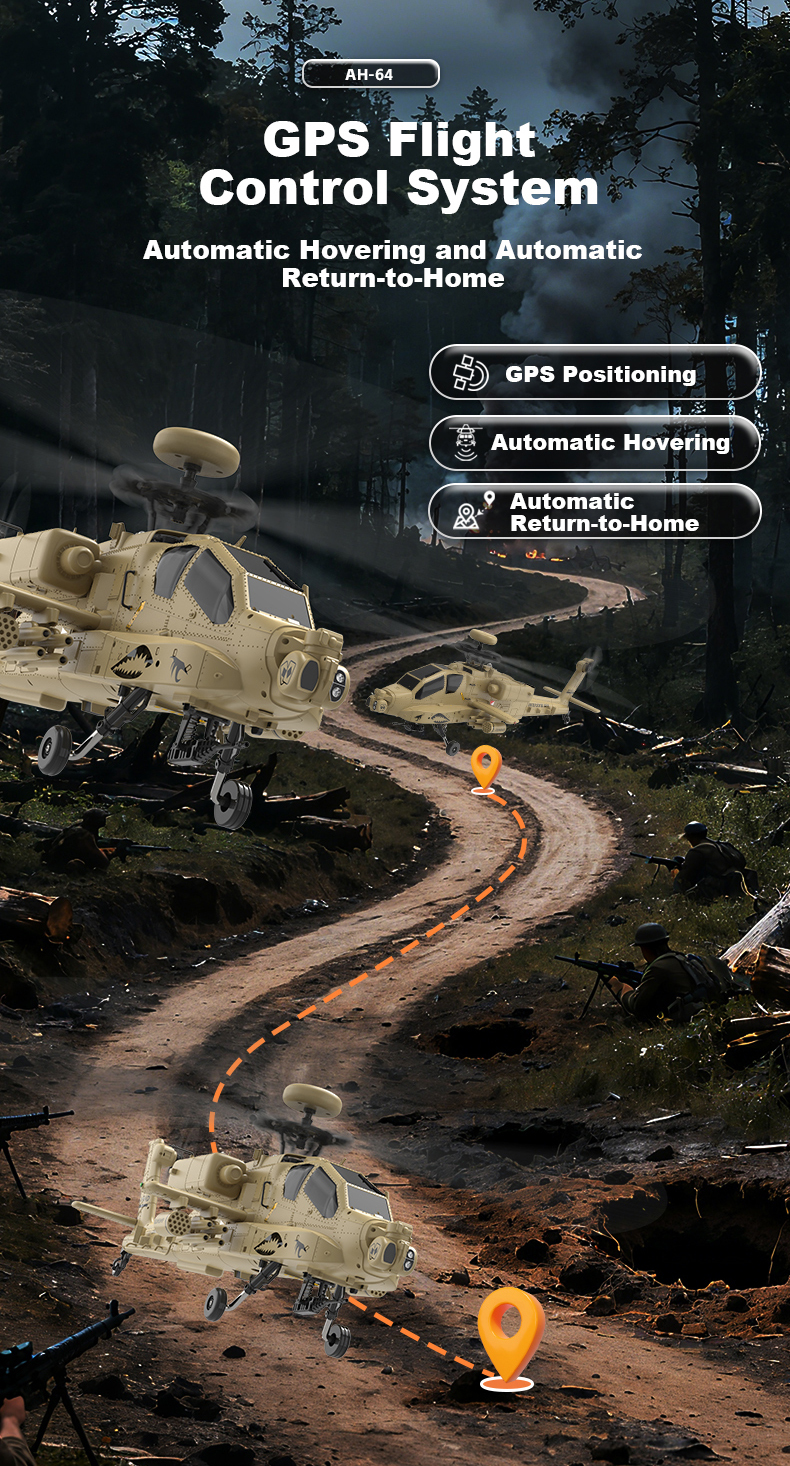Activate the Automatic Hovering button
This screenshot has width=790, height=1466.
click(x=595, y=443)
